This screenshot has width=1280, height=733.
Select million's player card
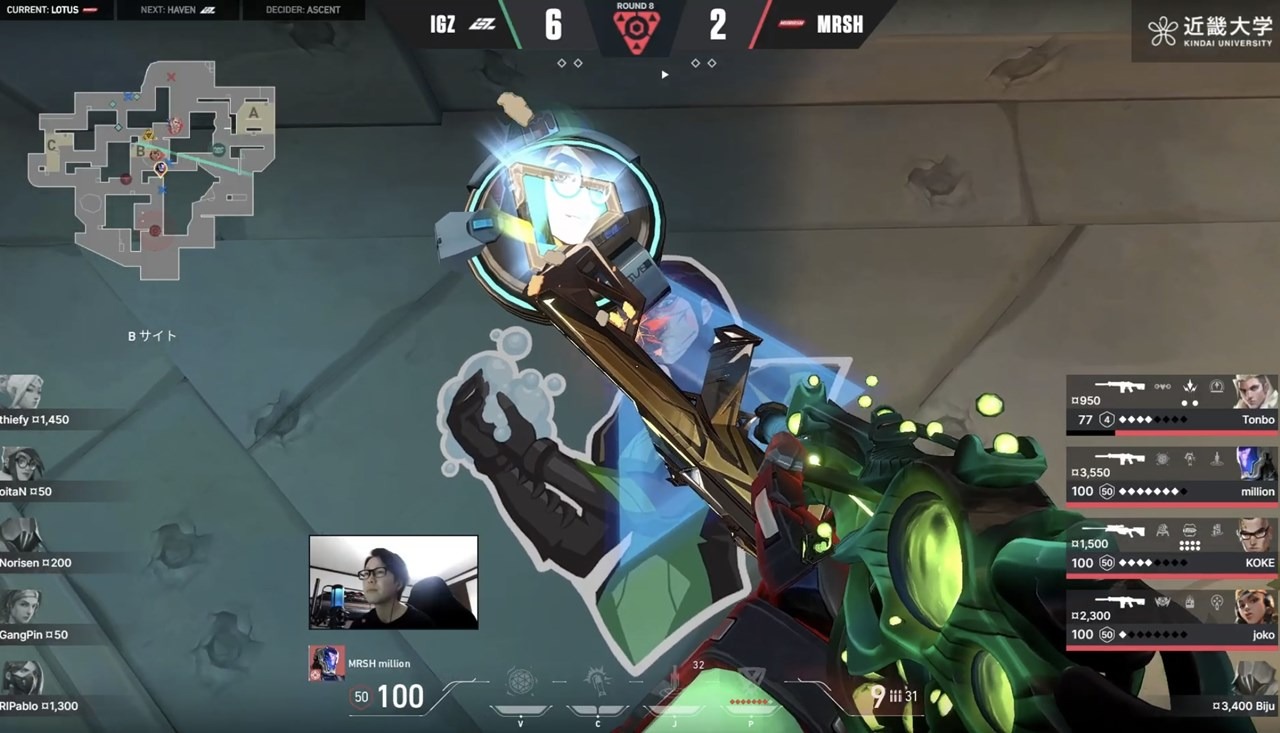[x=1171, y=476]
